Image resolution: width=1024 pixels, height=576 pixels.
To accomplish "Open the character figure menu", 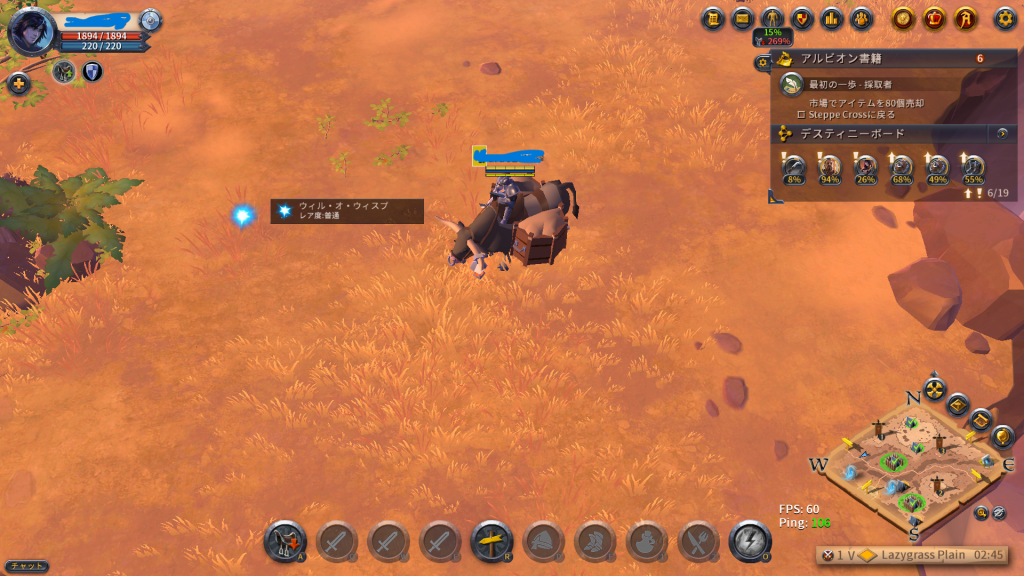I will coord(772,18).
